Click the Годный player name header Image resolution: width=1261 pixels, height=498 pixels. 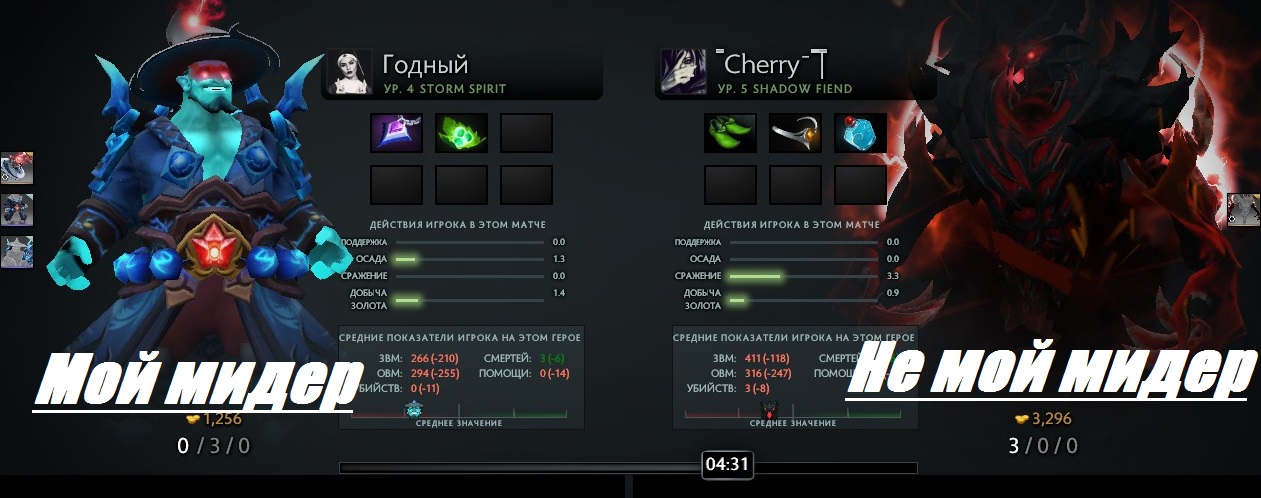425,66
